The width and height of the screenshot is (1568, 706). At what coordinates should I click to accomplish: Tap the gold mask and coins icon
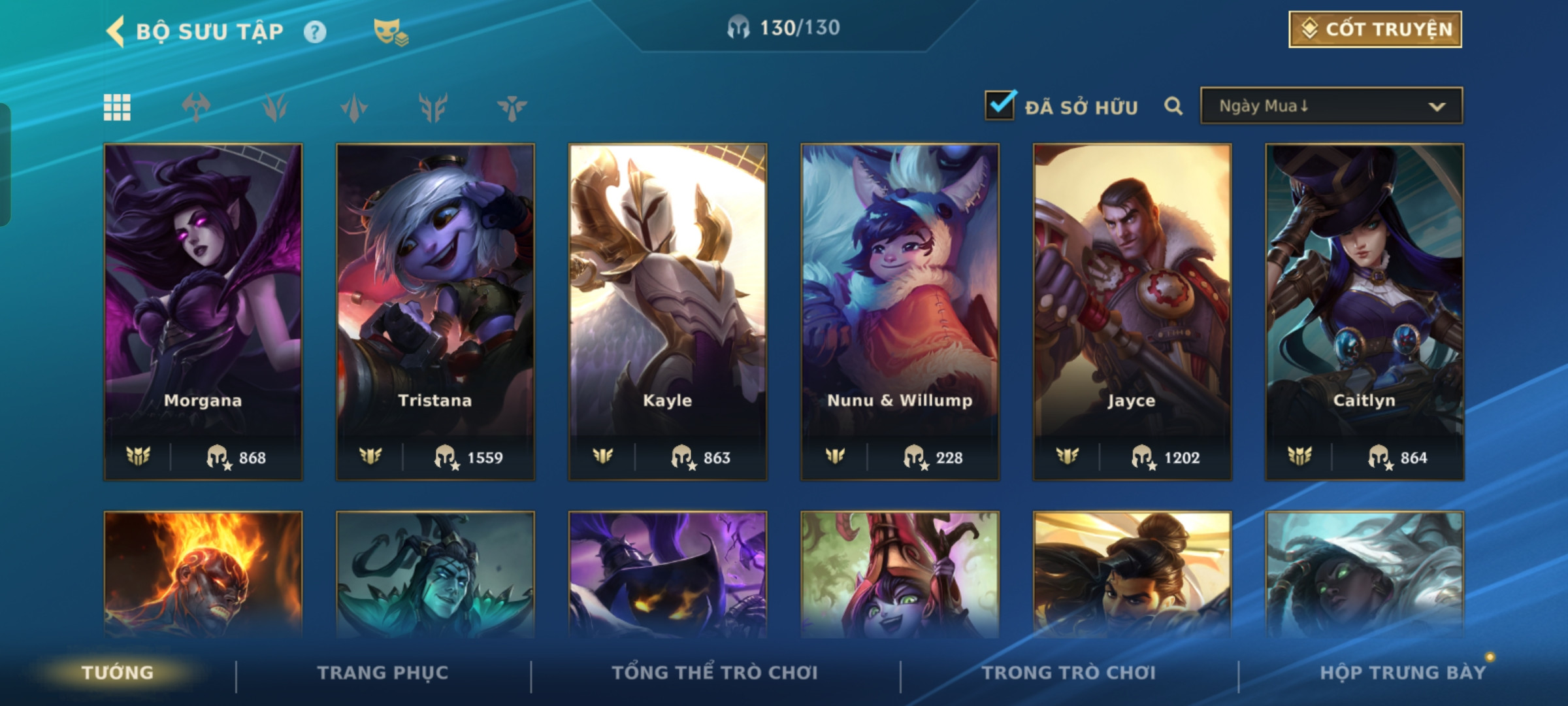point(390,32)
